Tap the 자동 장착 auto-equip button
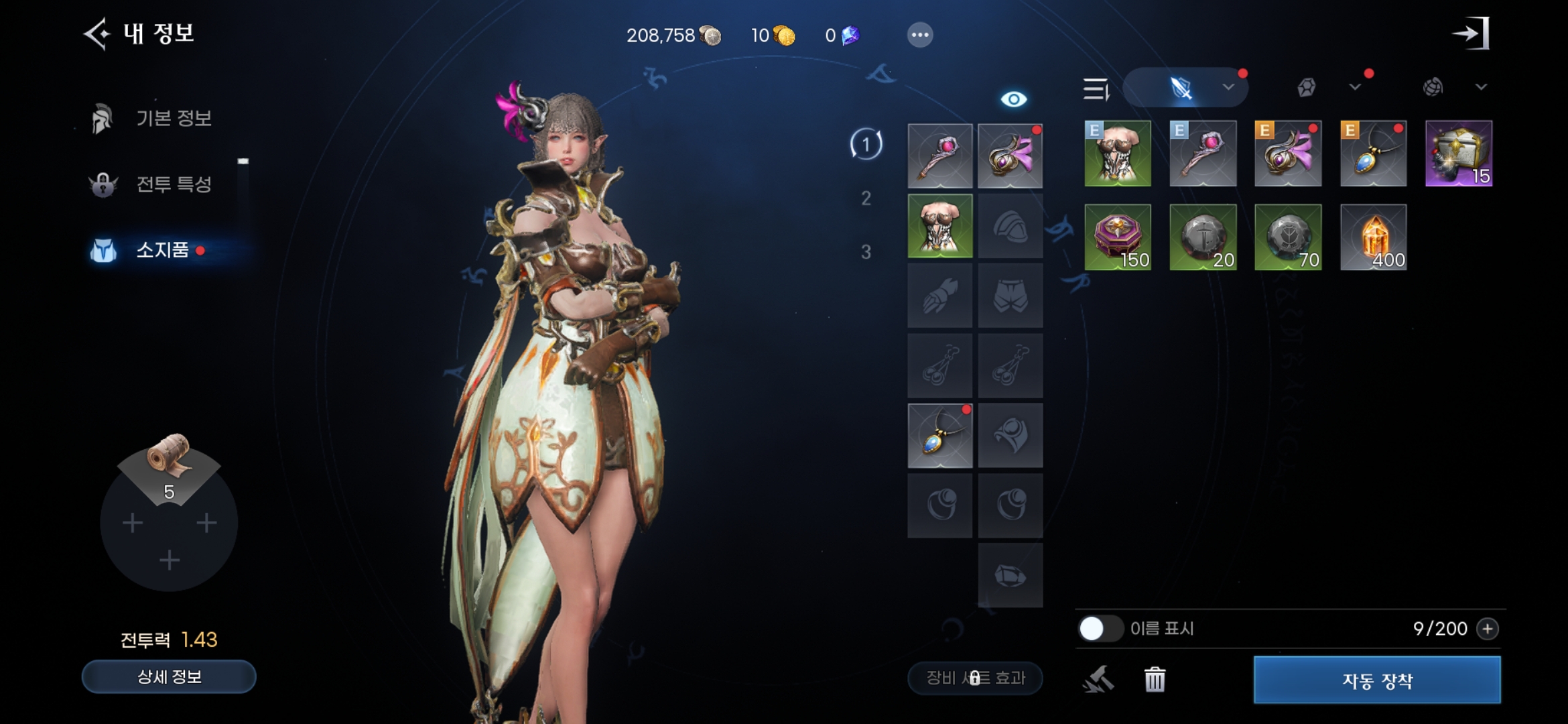 [1377, 680]
